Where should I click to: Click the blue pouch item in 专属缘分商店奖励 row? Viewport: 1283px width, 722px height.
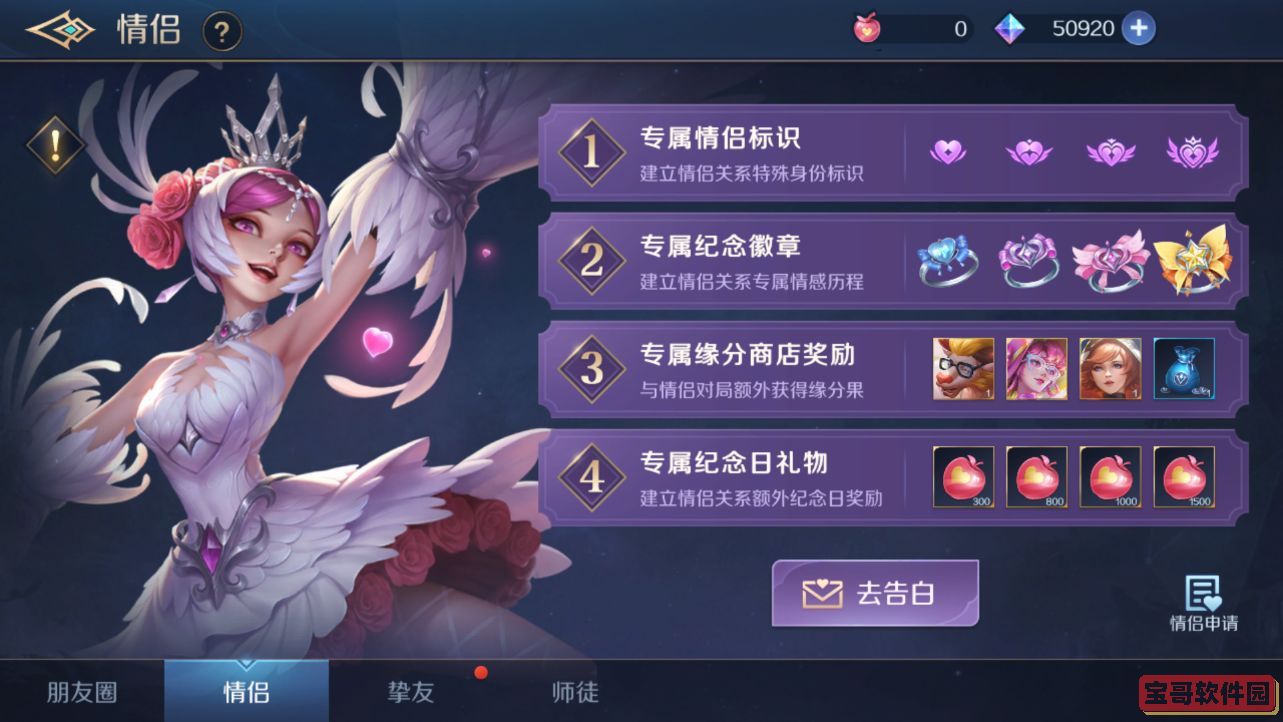pyautogui.click(x=1184, y=370)
